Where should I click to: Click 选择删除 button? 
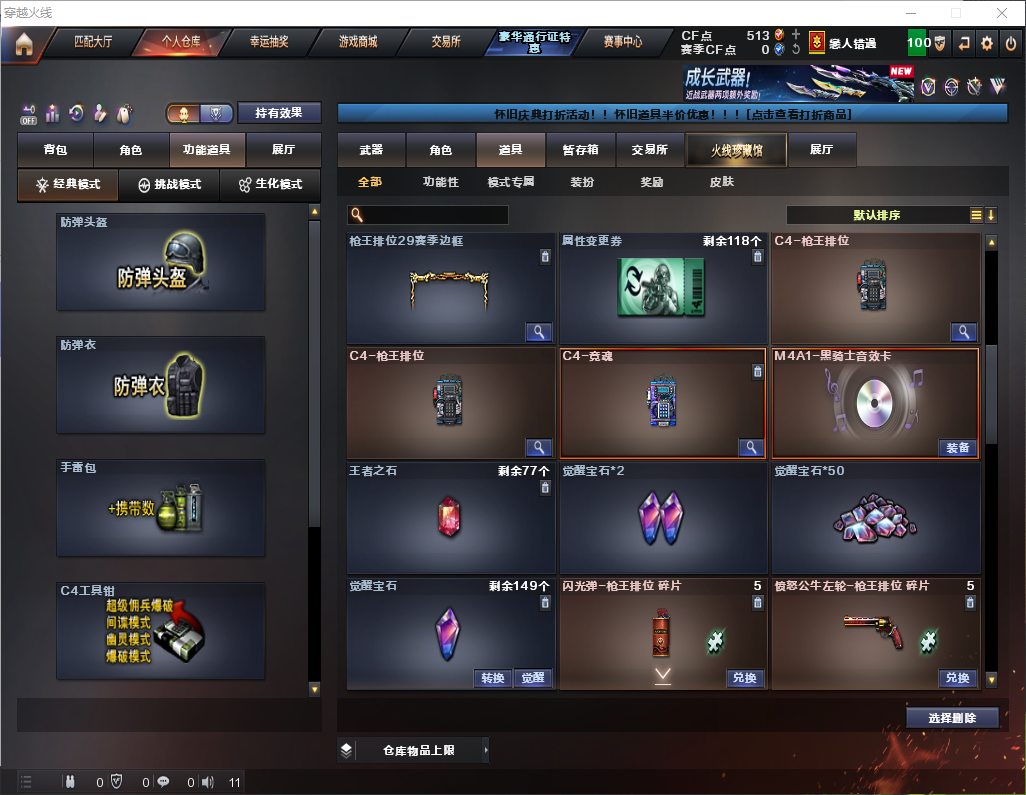tap(951, 718)
